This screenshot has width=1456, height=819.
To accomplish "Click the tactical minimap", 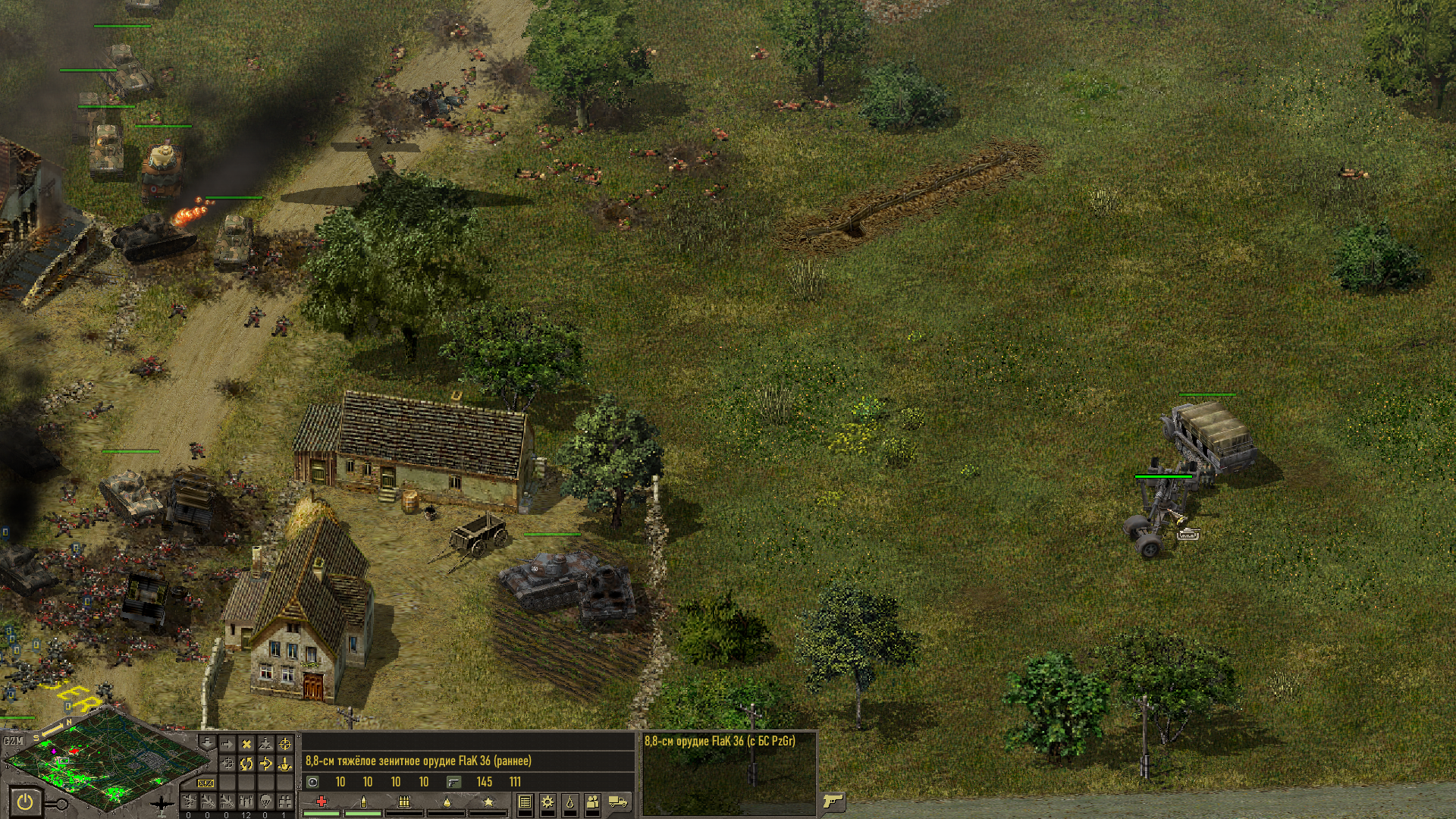I will pos(106,762).
